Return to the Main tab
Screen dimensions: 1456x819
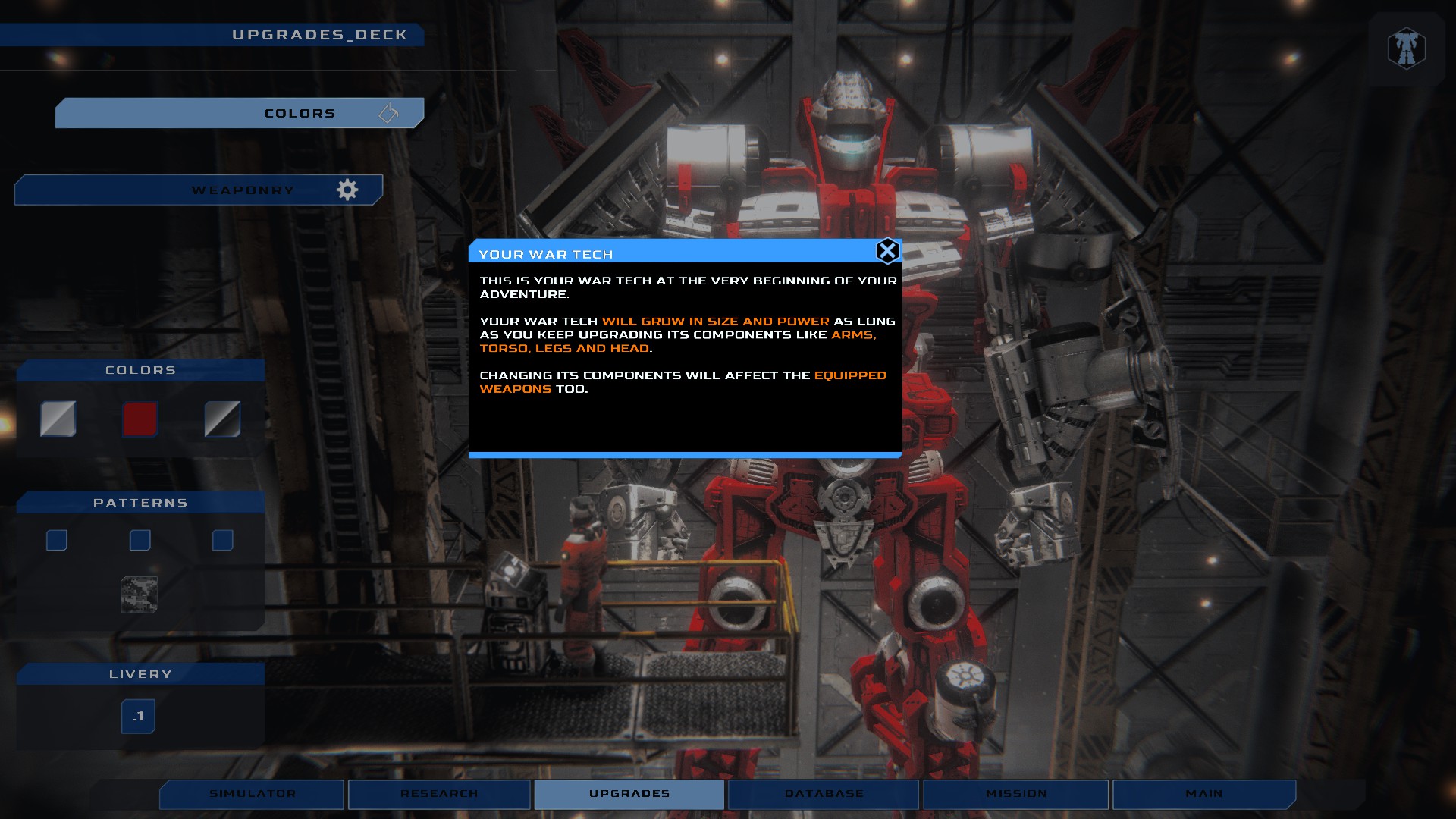(x=1203, y=794)
